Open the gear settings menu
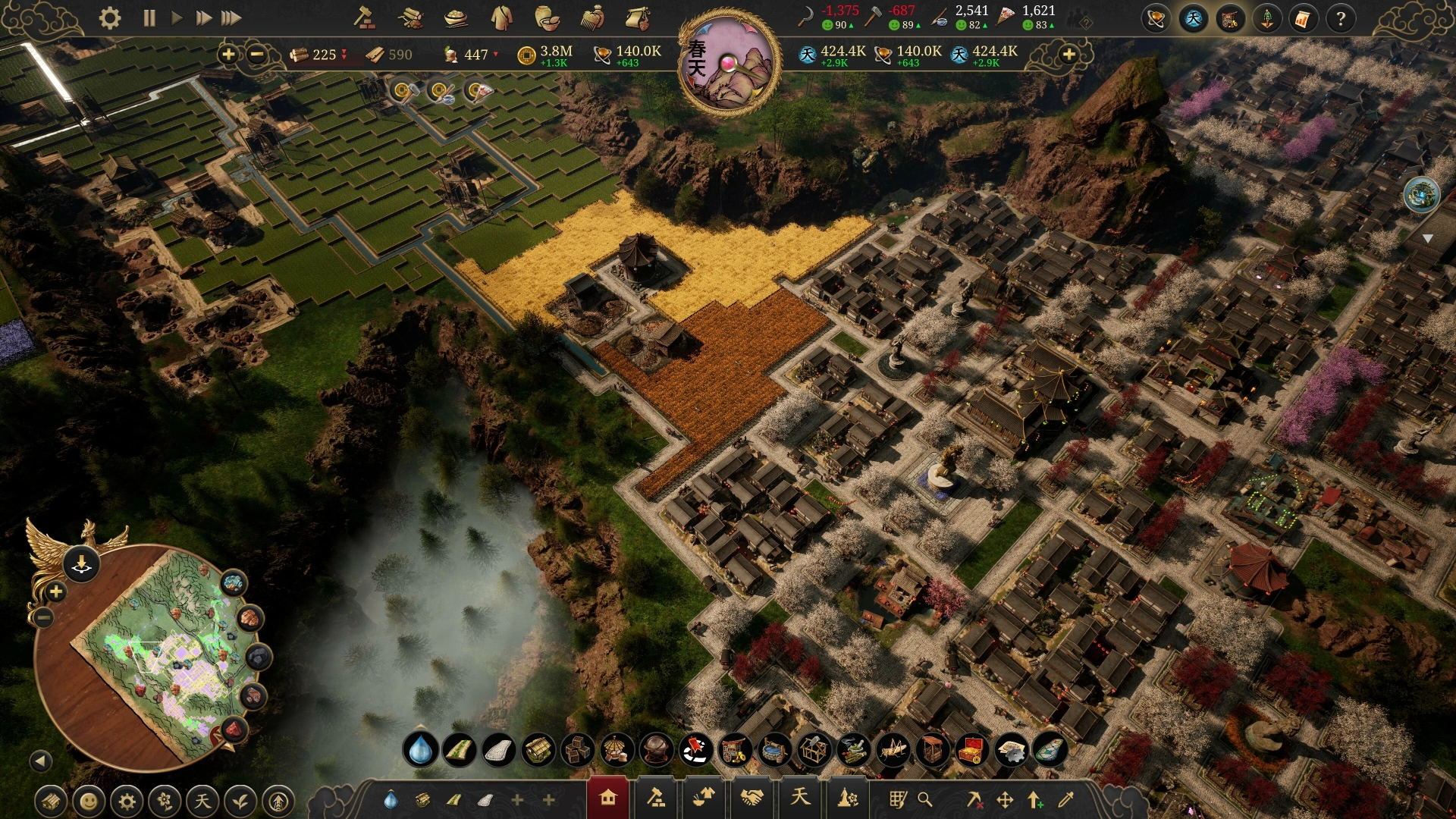 (x=110, y=18)
